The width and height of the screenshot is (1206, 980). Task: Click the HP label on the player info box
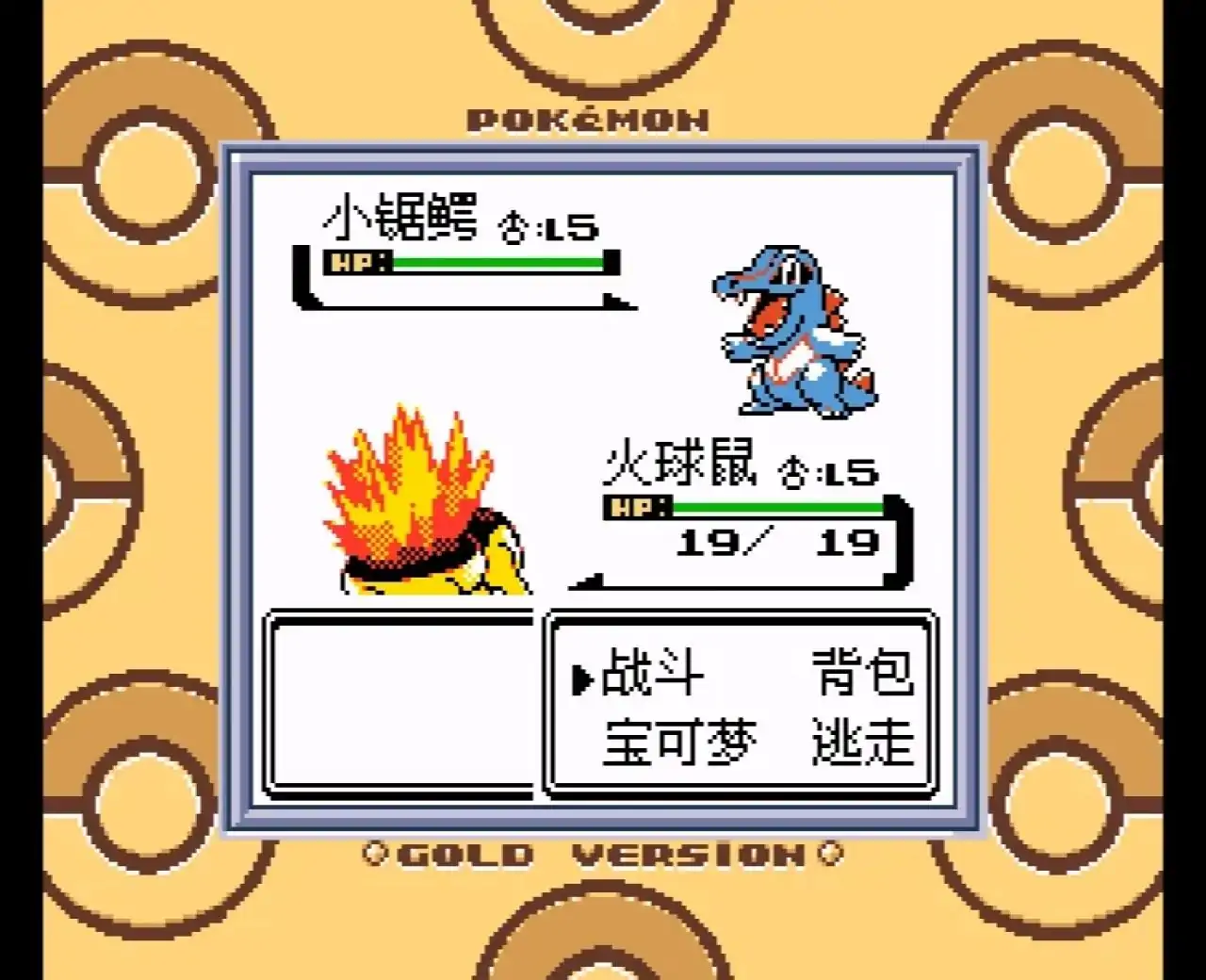636,508
